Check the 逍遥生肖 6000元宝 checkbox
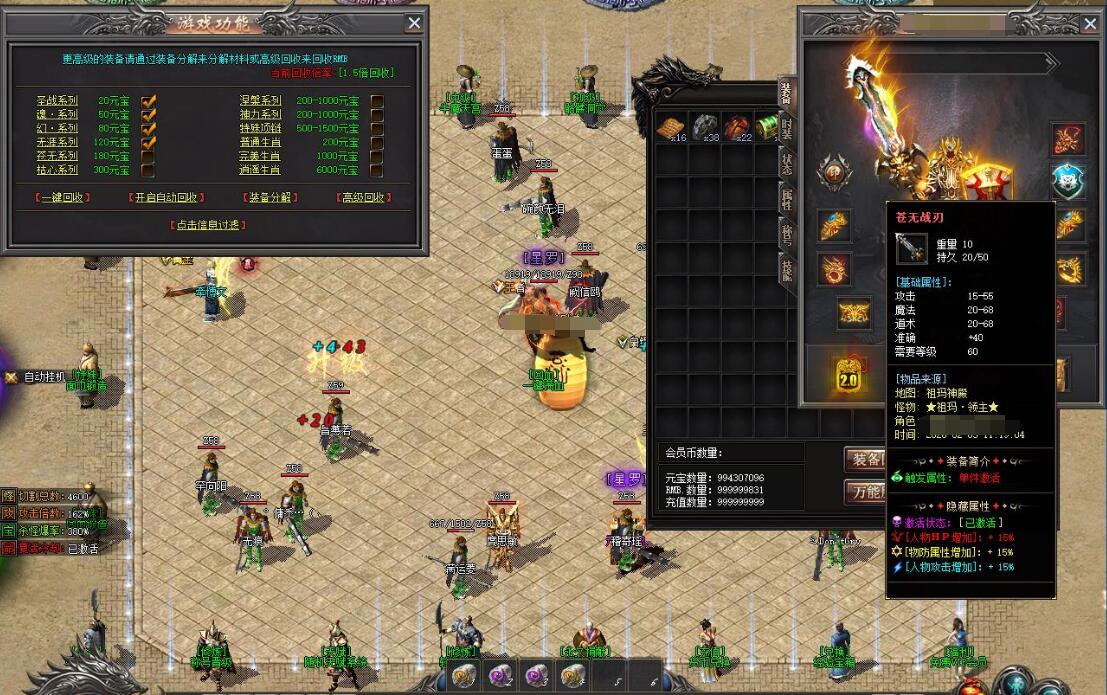Image resolution: width=1107 pixels, height=695 pixels. [x=377, y=171]
